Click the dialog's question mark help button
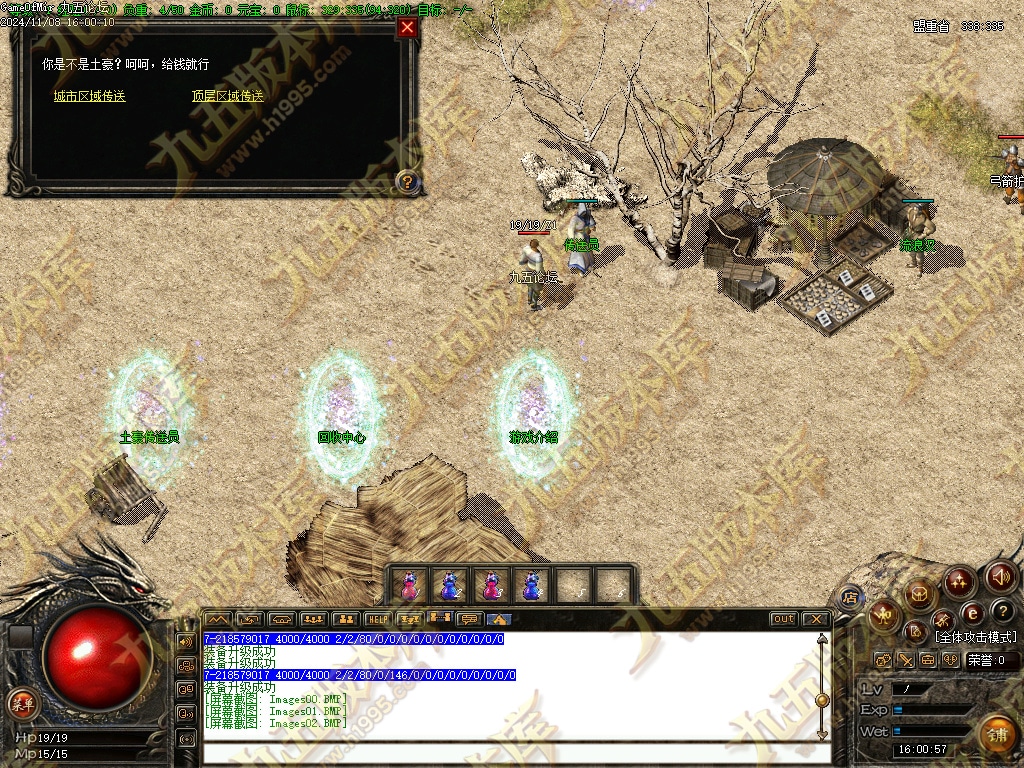This screenshot has height=768, width=1024. 407,181
